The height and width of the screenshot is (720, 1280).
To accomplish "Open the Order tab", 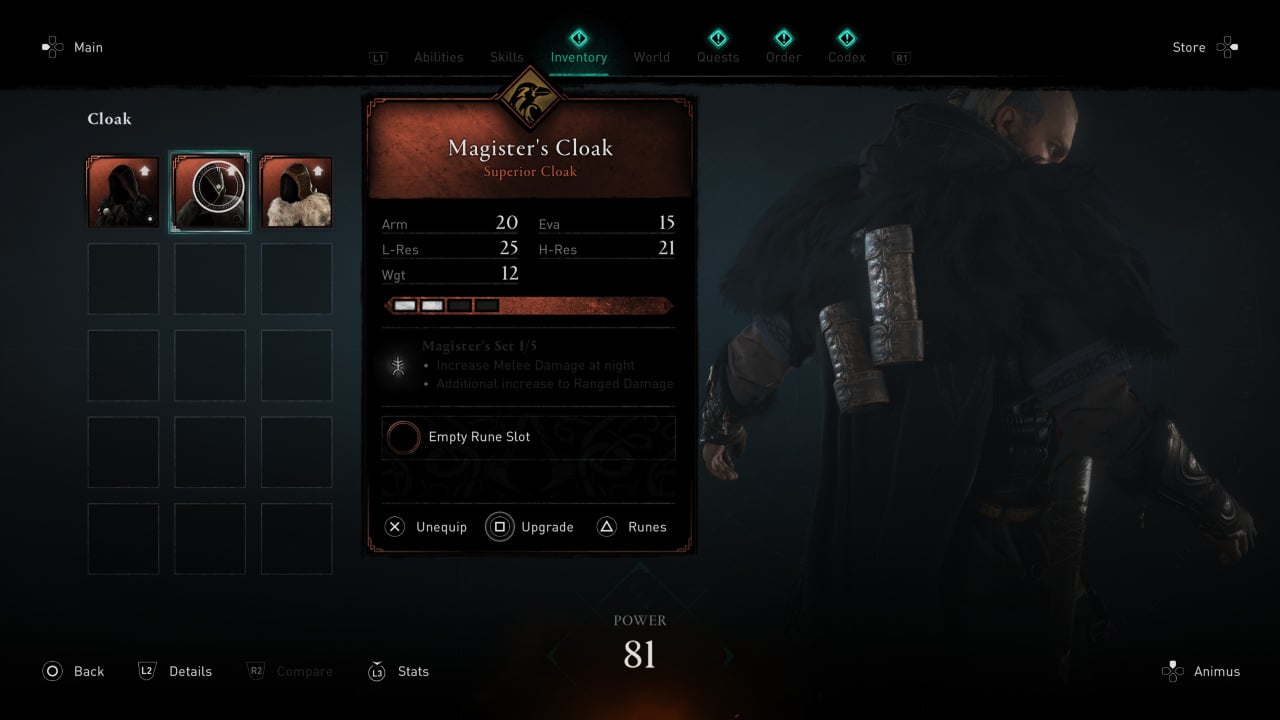I will (783, 57).
